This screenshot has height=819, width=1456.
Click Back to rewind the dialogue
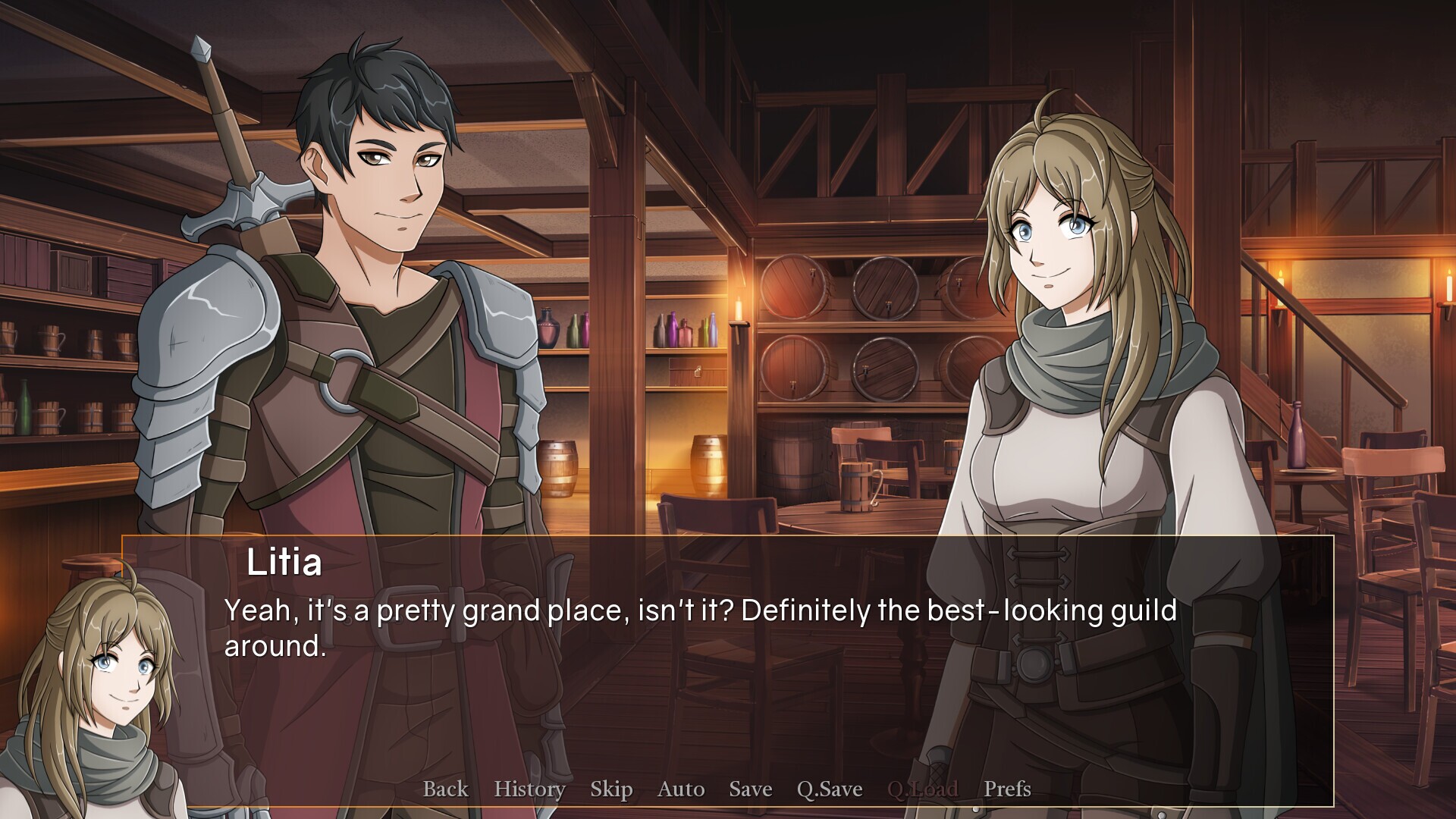click(445, 789)
